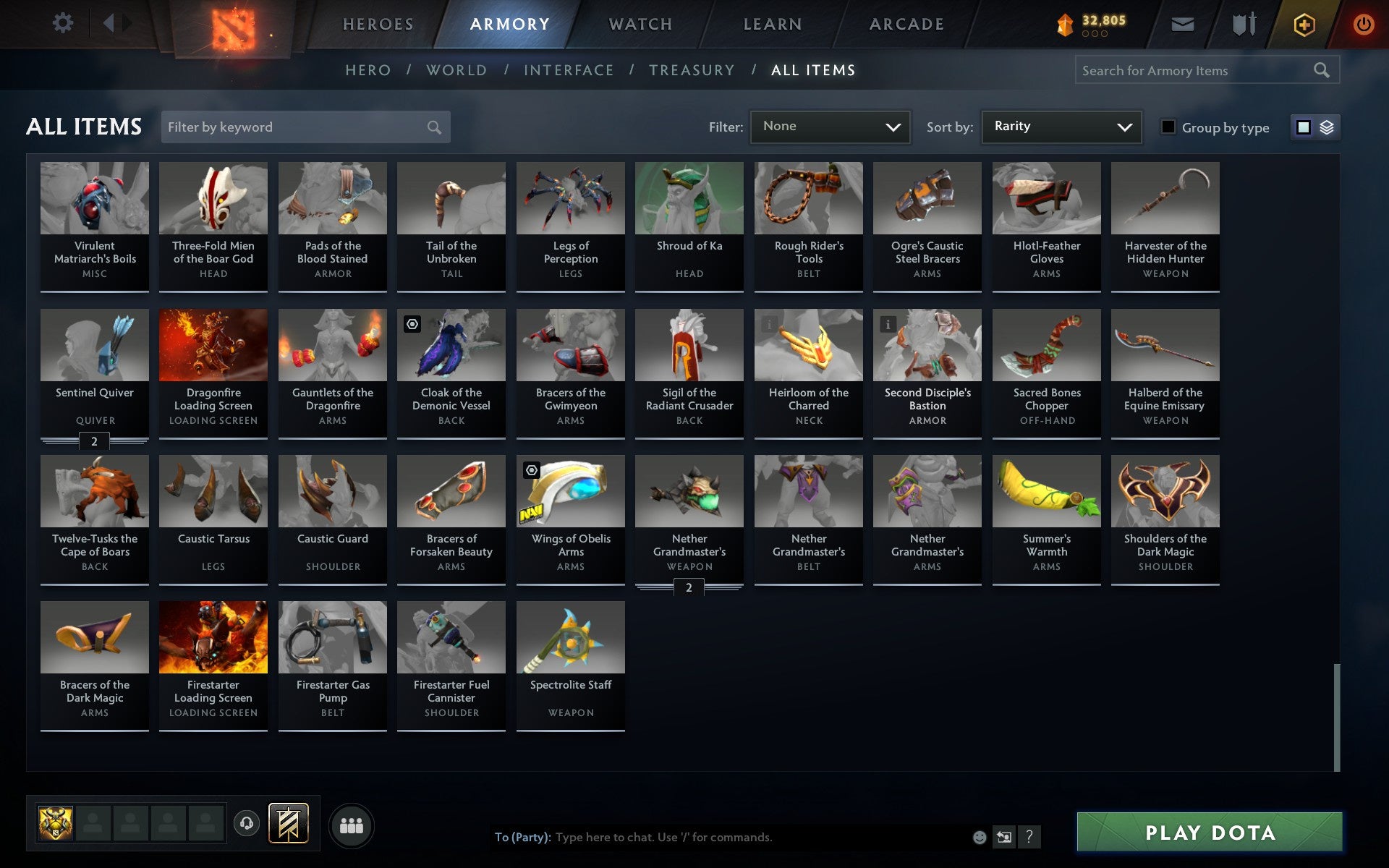Image resolution: width=1389 pixels, height=868 pixels.
Task: Open the voice chat microphone icon
Action: coord(246,824)
